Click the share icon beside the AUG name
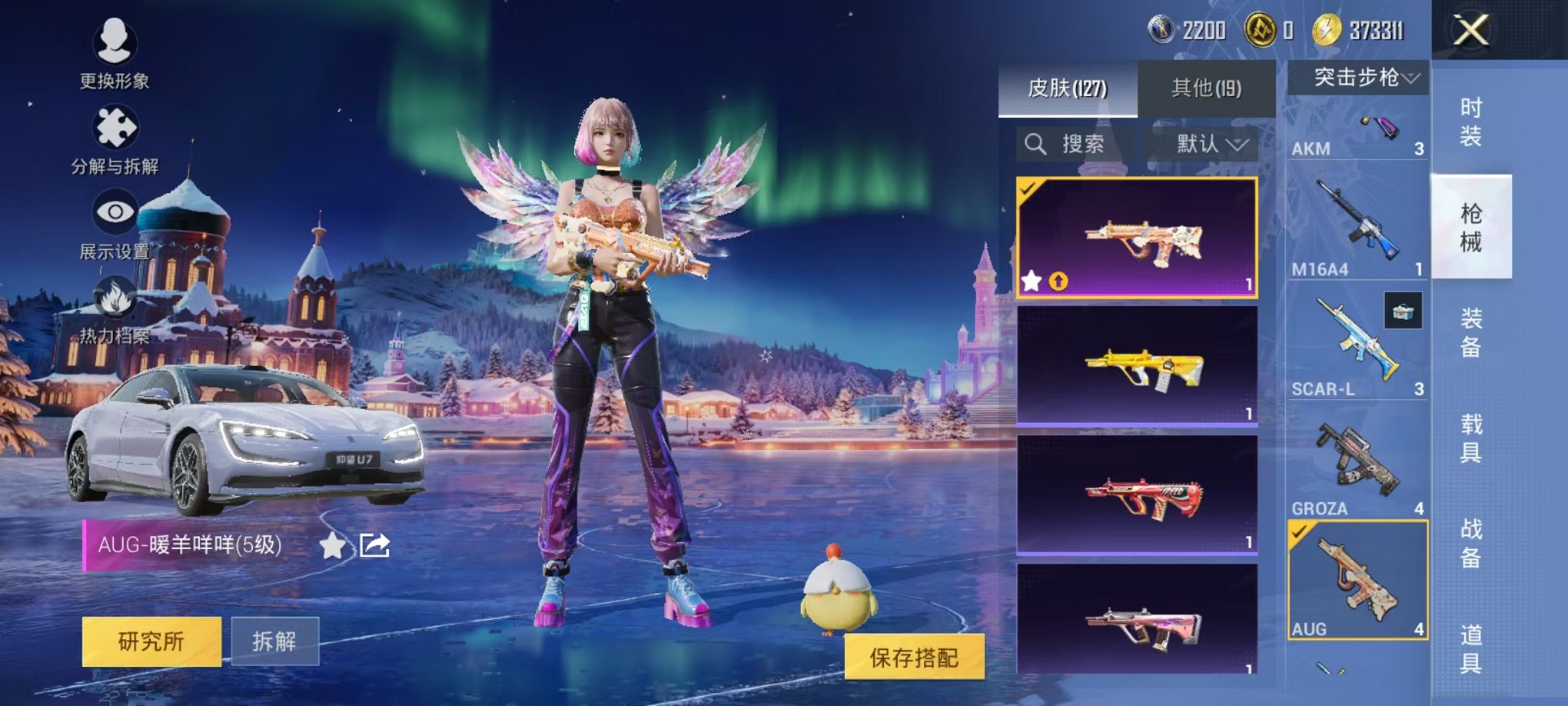 [x=375, y=545]
